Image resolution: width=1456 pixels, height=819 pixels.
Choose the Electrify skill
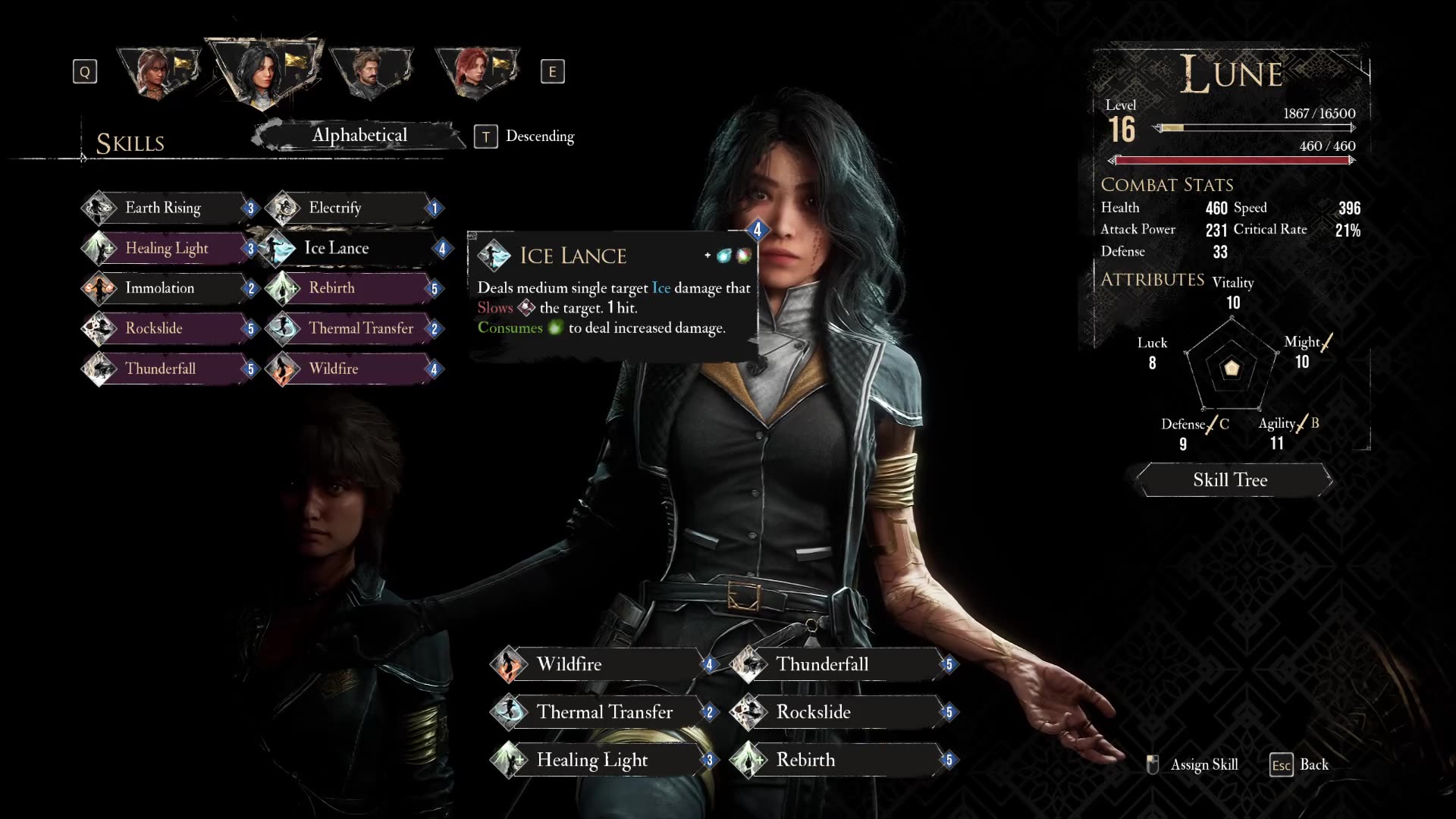point(349,208)
